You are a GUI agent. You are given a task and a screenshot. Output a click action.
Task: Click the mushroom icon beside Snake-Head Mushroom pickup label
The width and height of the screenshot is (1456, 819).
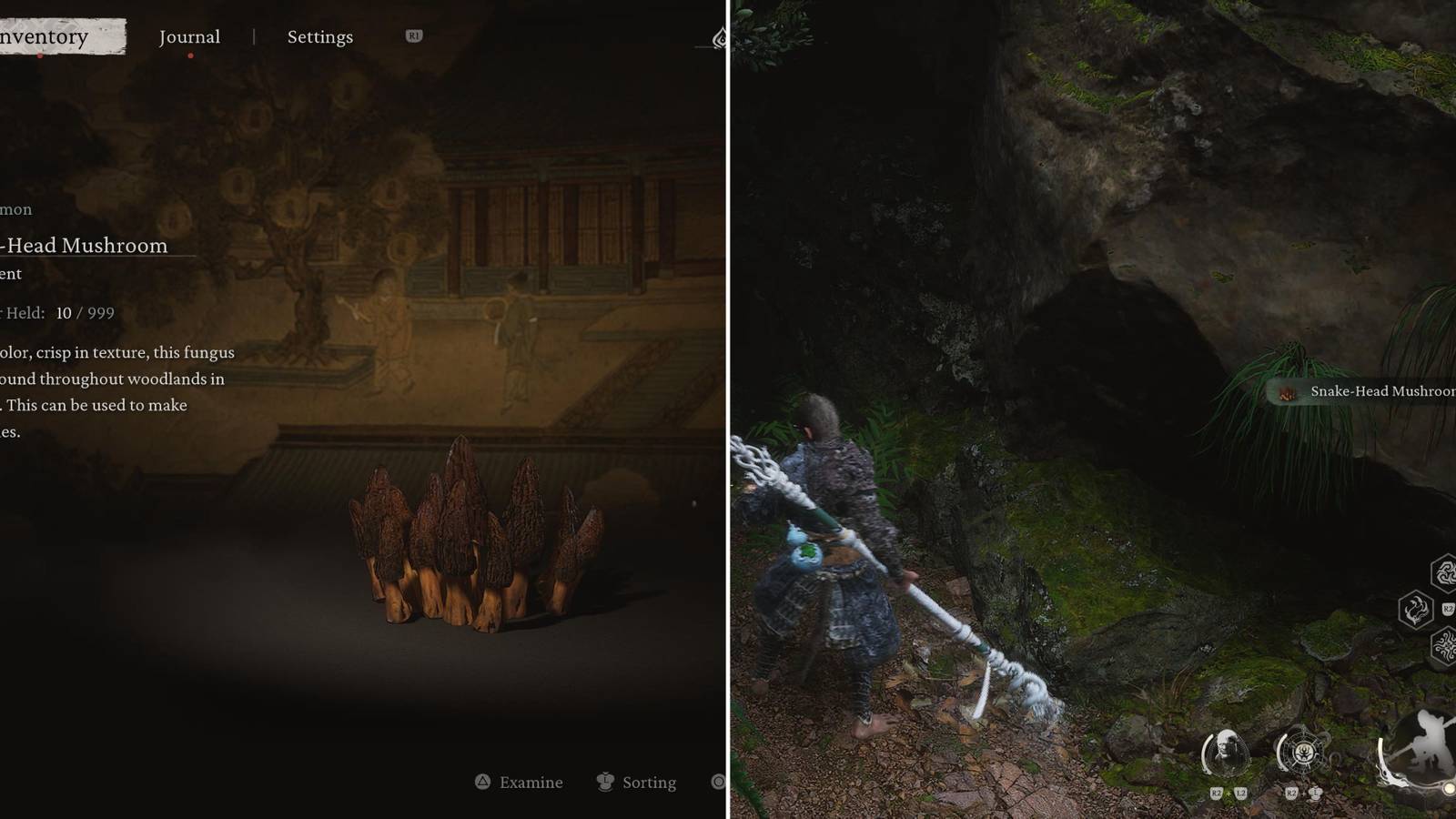[x=1286, y=394]
